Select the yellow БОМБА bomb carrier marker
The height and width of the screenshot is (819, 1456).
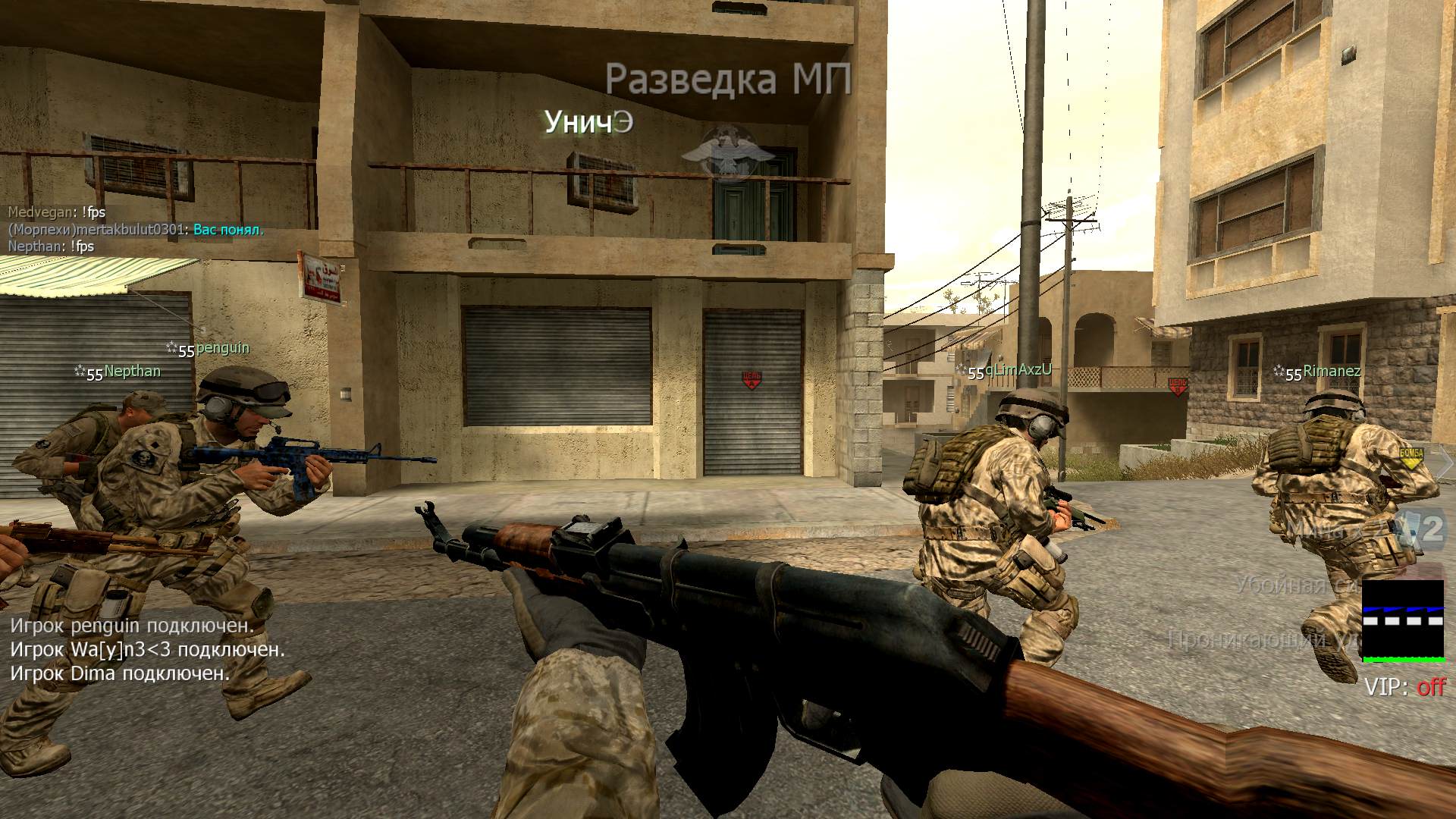coord(1411,456)
